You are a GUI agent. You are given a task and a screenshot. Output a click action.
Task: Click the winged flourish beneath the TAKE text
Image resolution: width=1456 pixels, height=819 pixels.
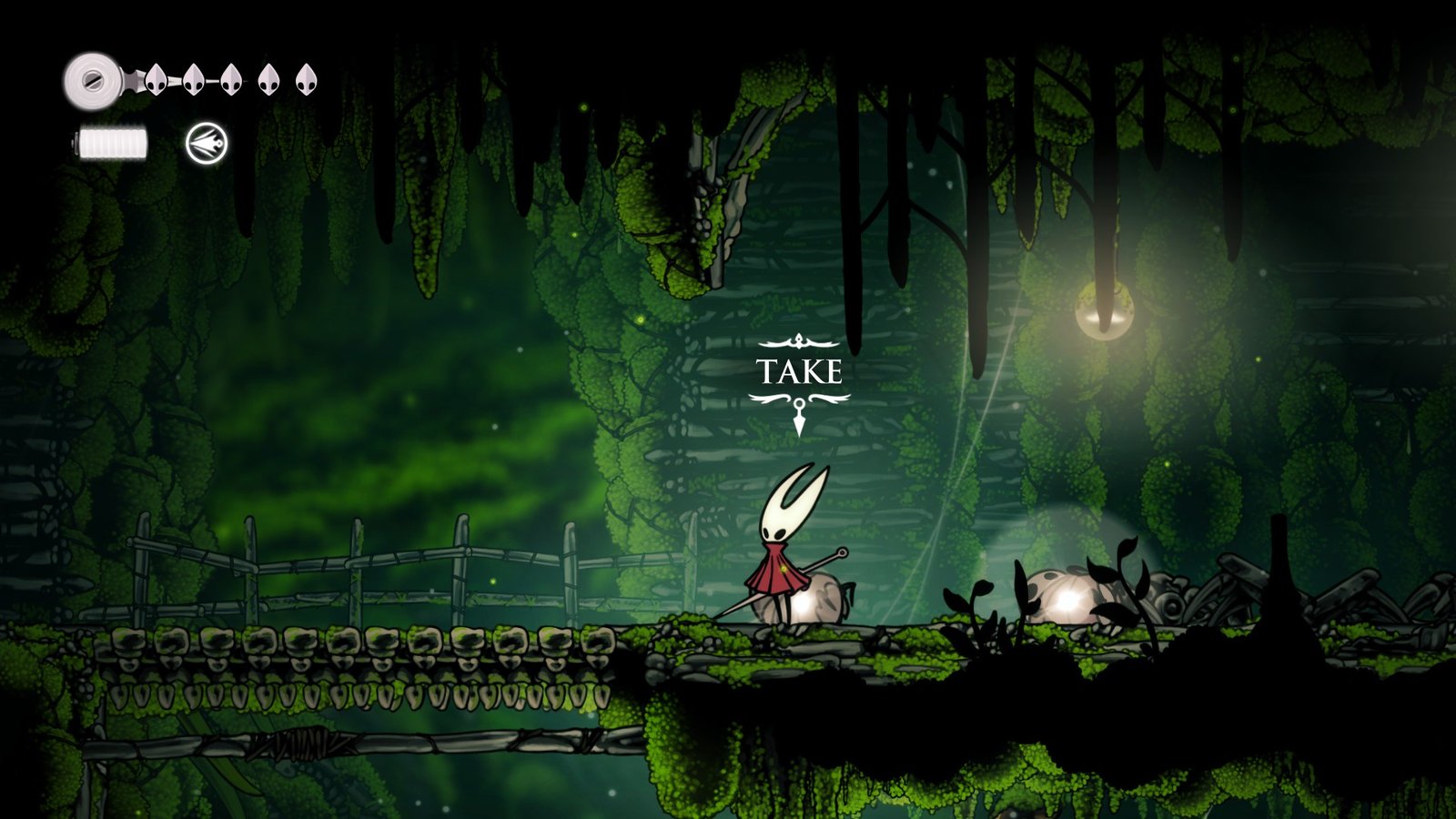click(x=799, y=397)
